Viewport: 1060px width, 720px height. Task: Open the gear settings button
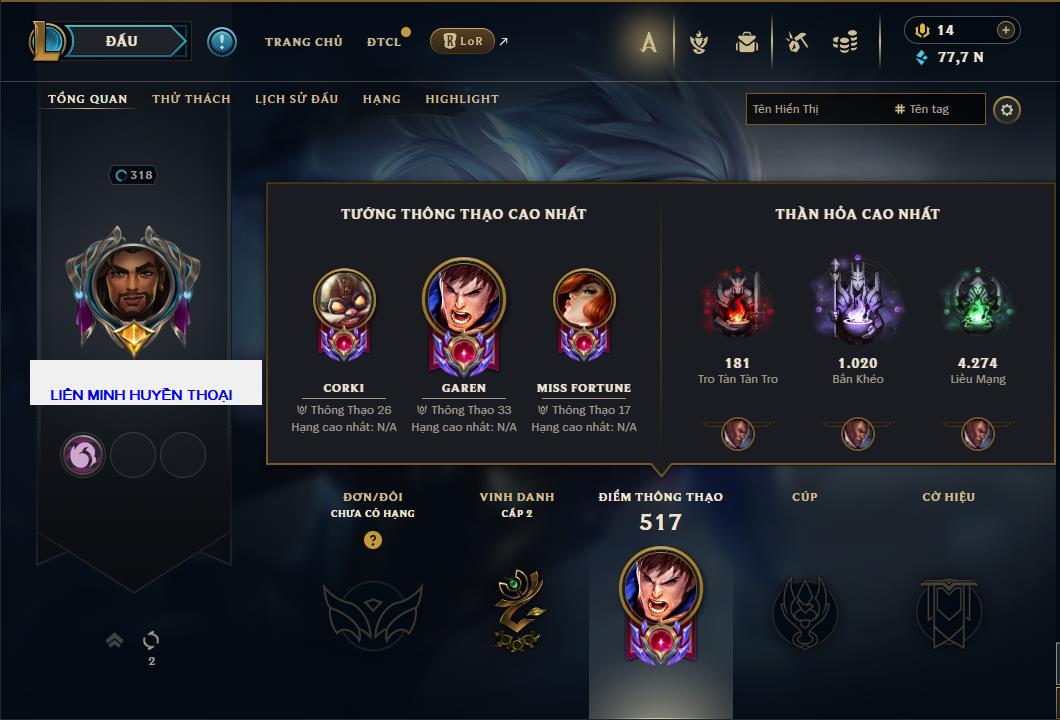(x=1007, y=109)
